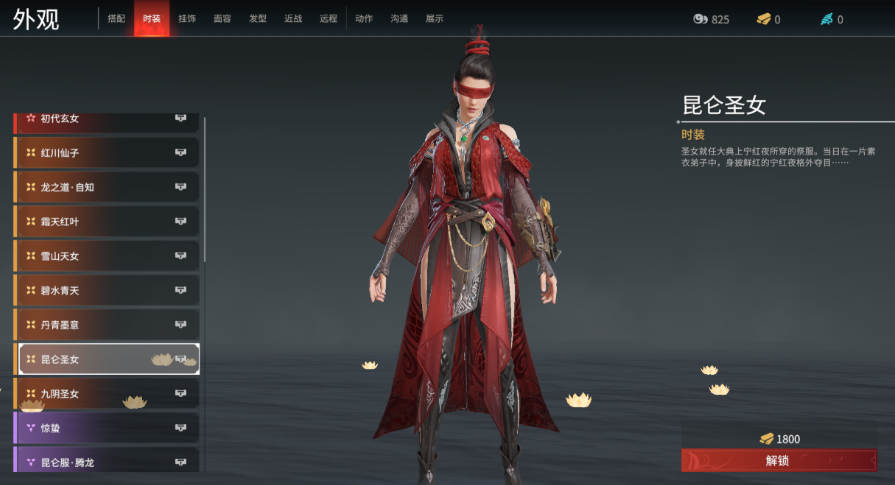Pick the 昆仑服·腾龙 outfit entry
The height and width of the screenshot is (485, 895).
coord(106,462)
